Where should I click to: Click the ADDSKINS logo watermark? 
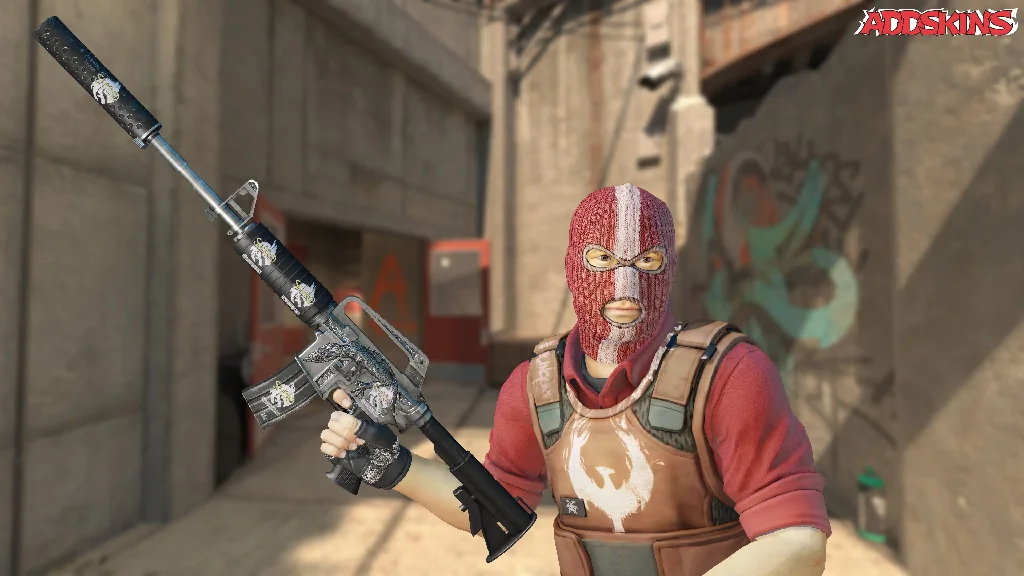coord(936,23)
